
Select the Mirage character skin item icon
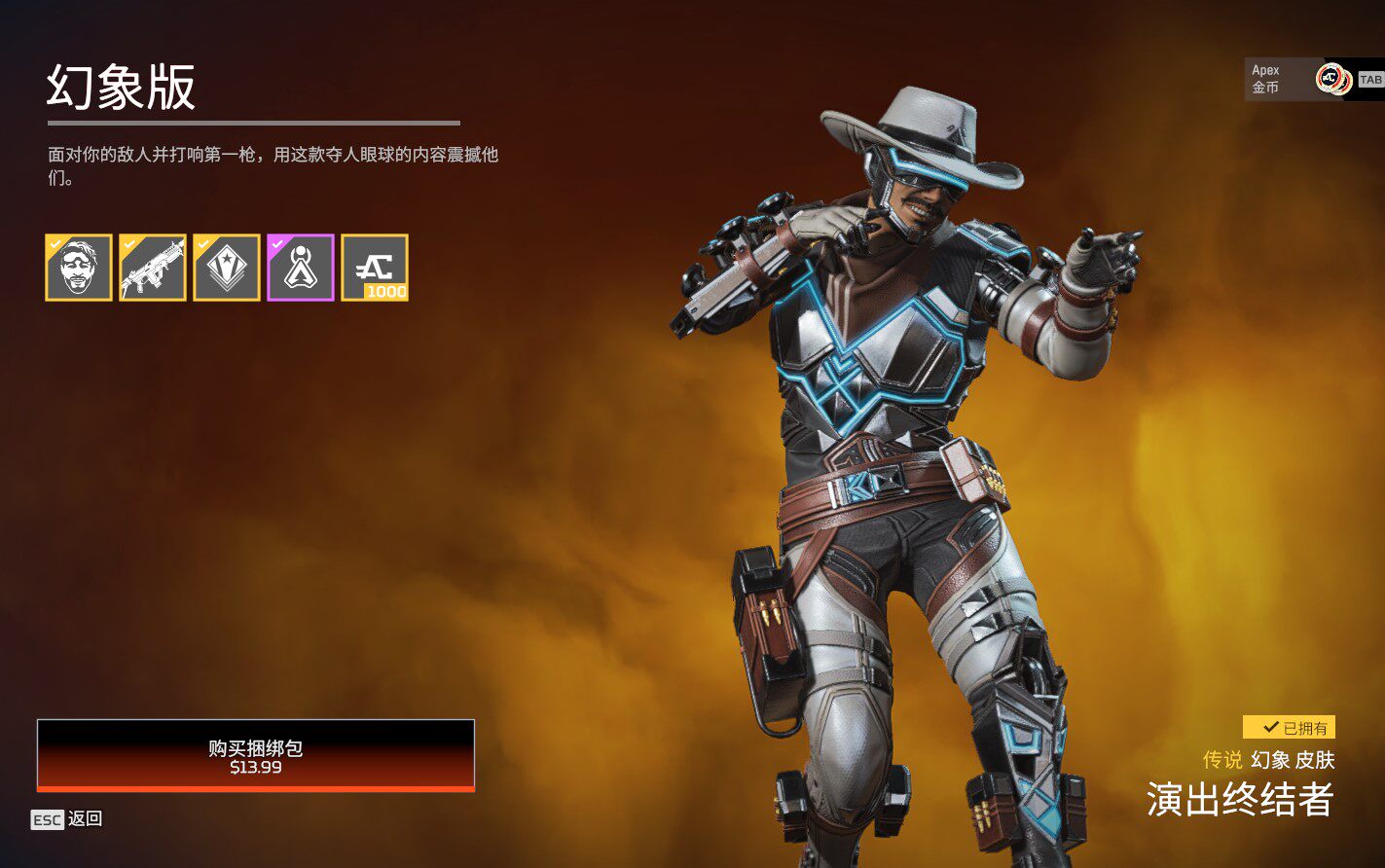coord(79,269)
